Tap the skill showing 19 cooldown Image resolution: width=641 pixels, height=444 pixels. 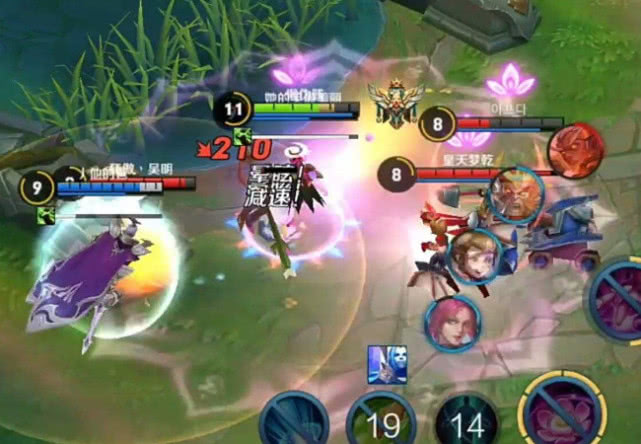[x=381, y=421]
